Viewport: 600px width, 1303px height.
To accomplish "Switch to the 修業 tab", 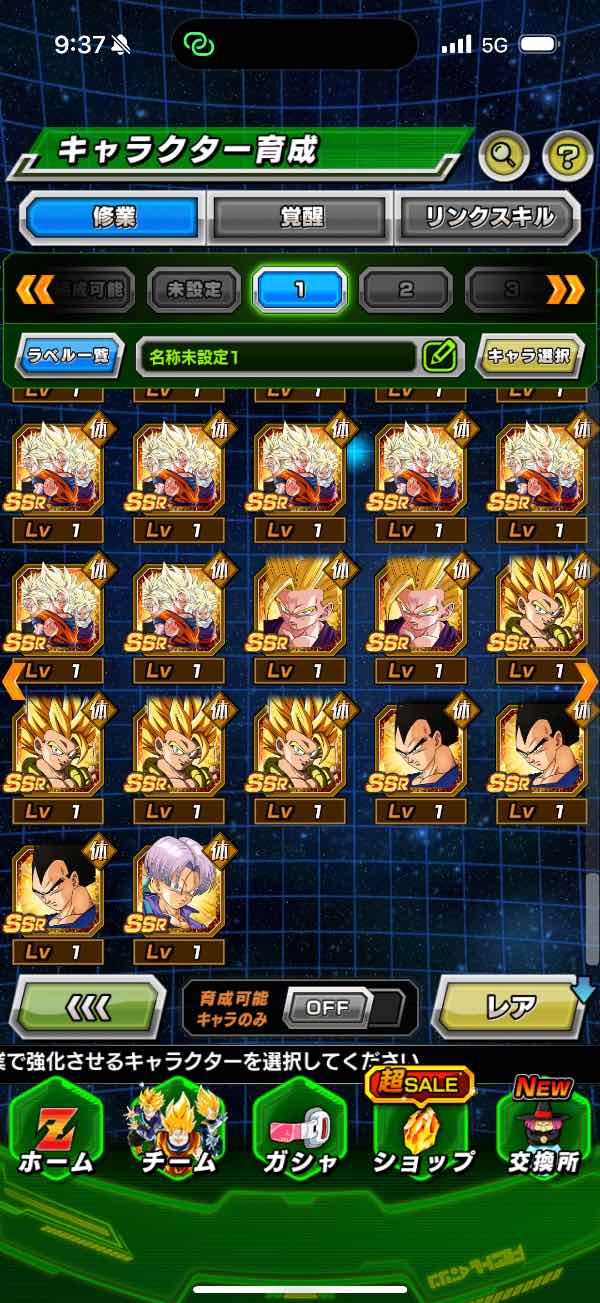I will click(x=111, y=216).
